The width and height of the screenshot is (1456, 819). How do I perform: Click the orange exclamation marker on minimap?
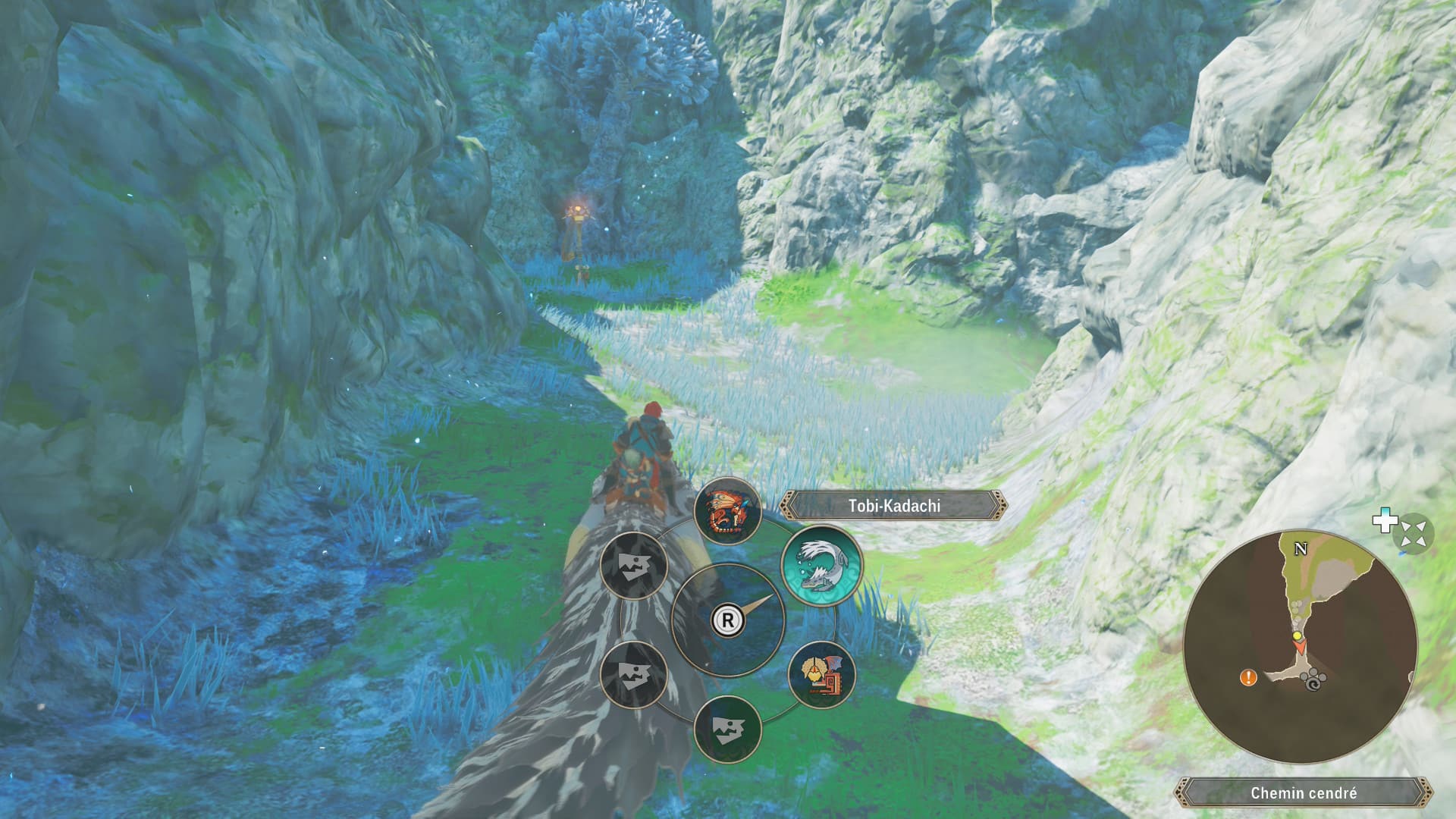point(1247,677)
